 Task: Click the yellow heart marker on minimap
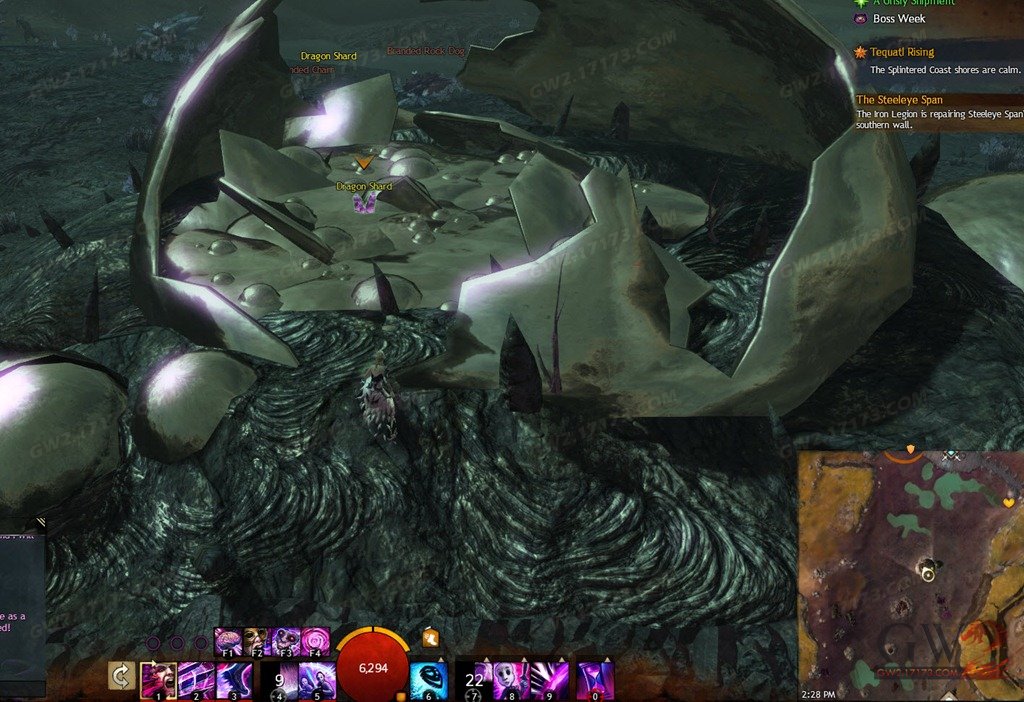pyautogui.click(x=1007, y=501)
